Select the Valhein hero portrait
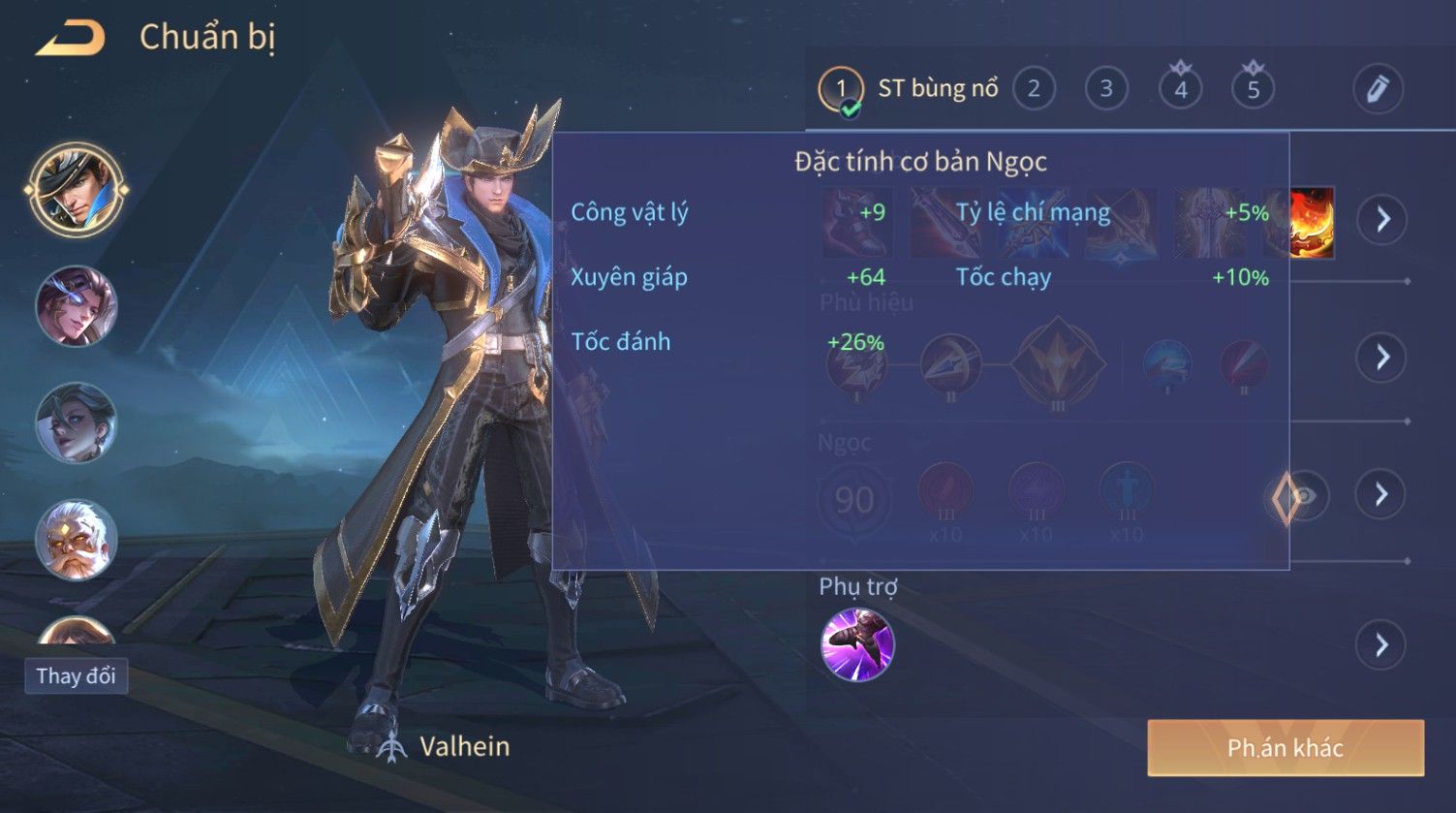The width and height of the screenshot is (1456, 813). click(x=77, y=190)
